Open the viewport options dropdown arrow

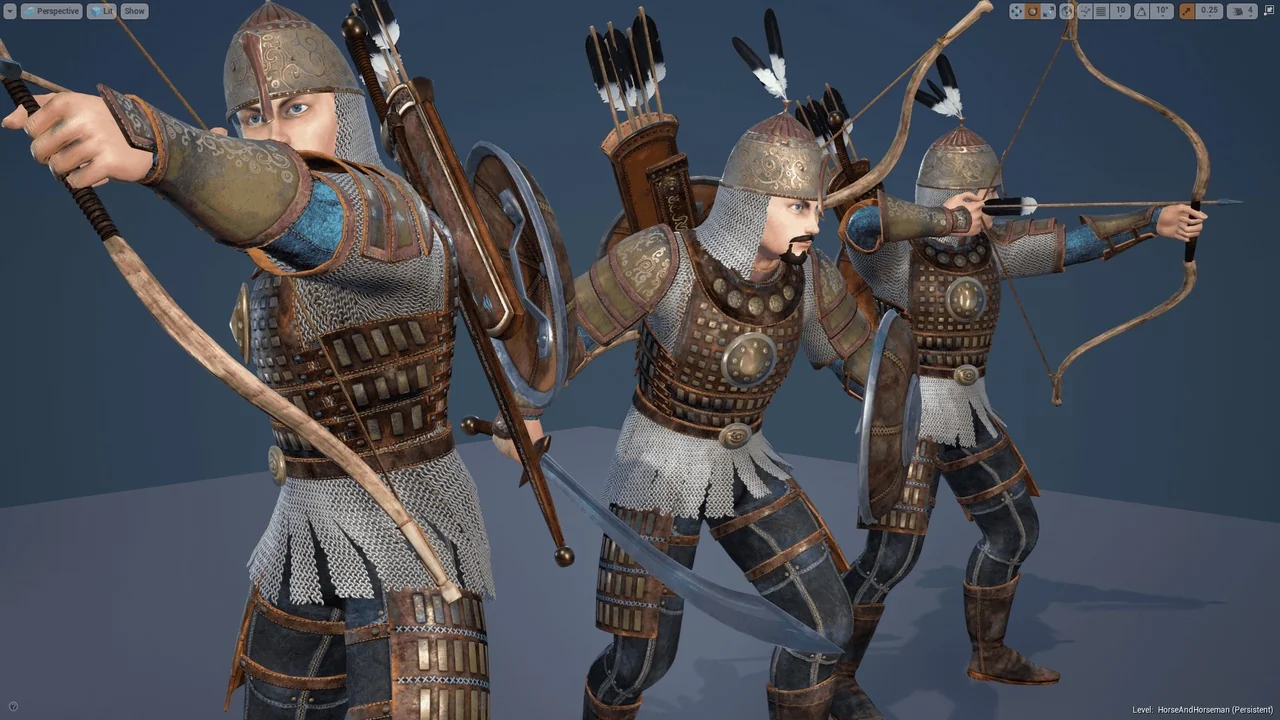tap(10, 11)
